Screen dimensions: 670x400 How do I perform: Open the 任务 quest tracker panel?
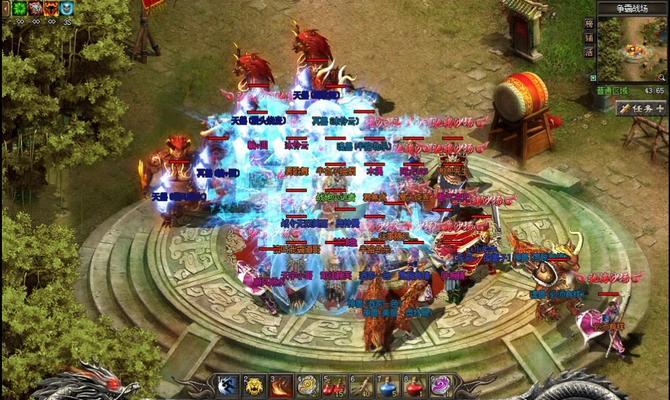pyautogui.click(x=641, y=107)
